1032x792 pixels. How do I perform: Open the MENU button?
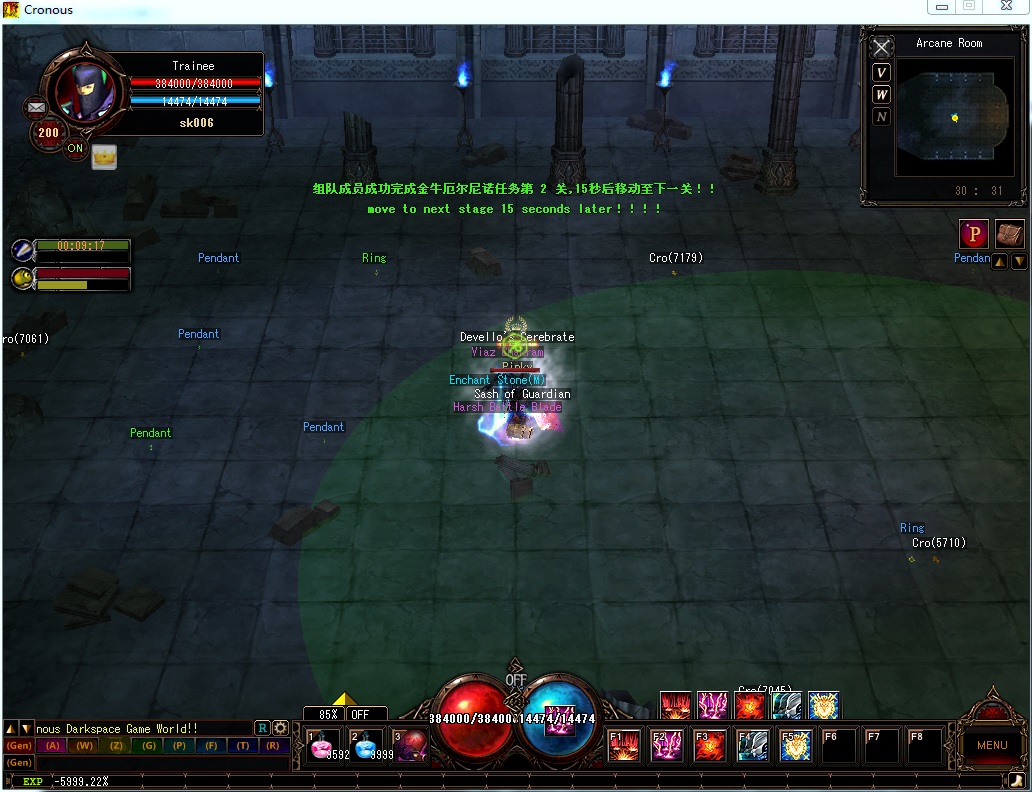coord(991,745)
